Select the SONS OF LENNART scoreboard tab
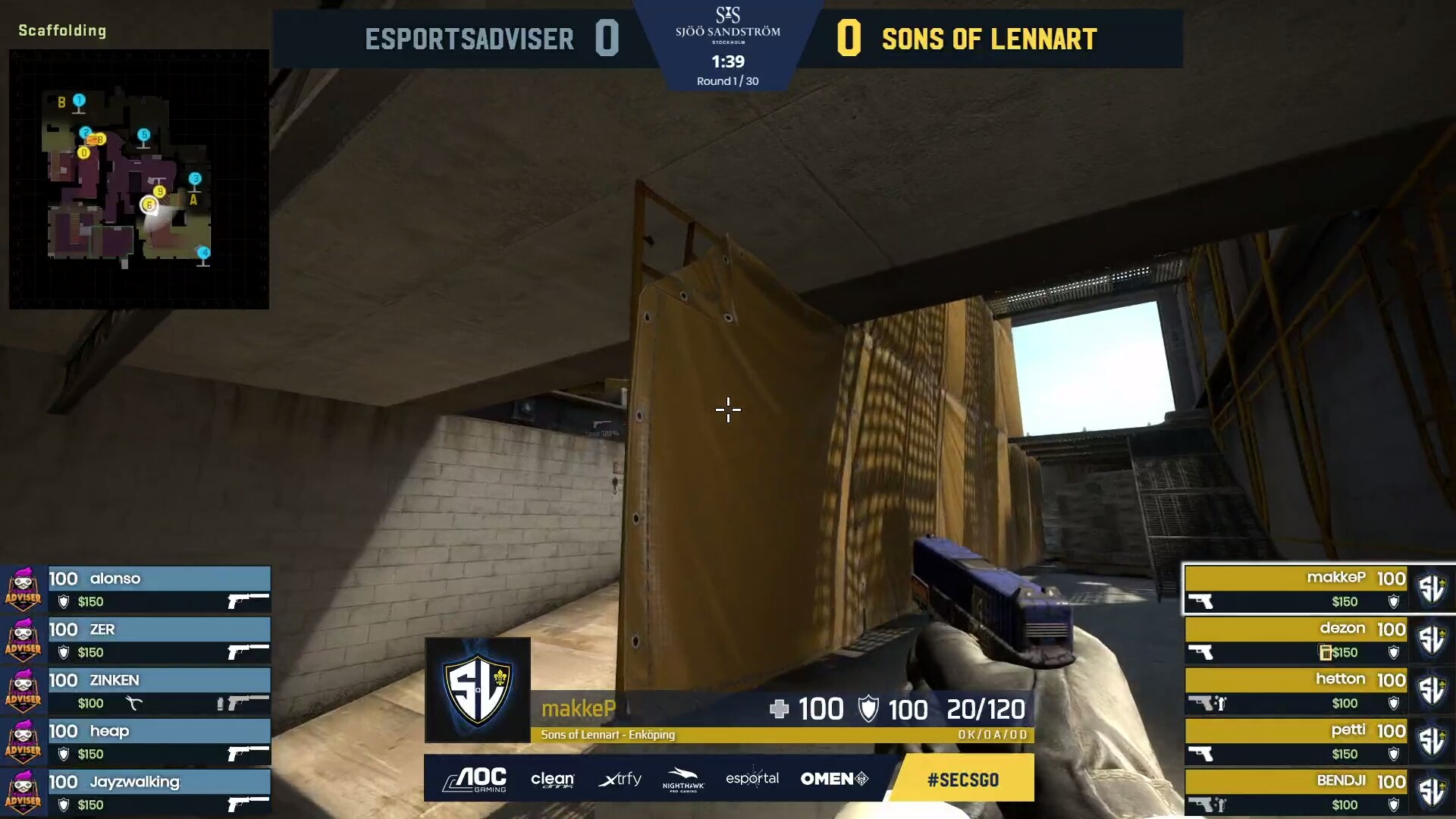Image resolution: width=1456 pixels, height=819 pixels. click(x=988, y=38)
